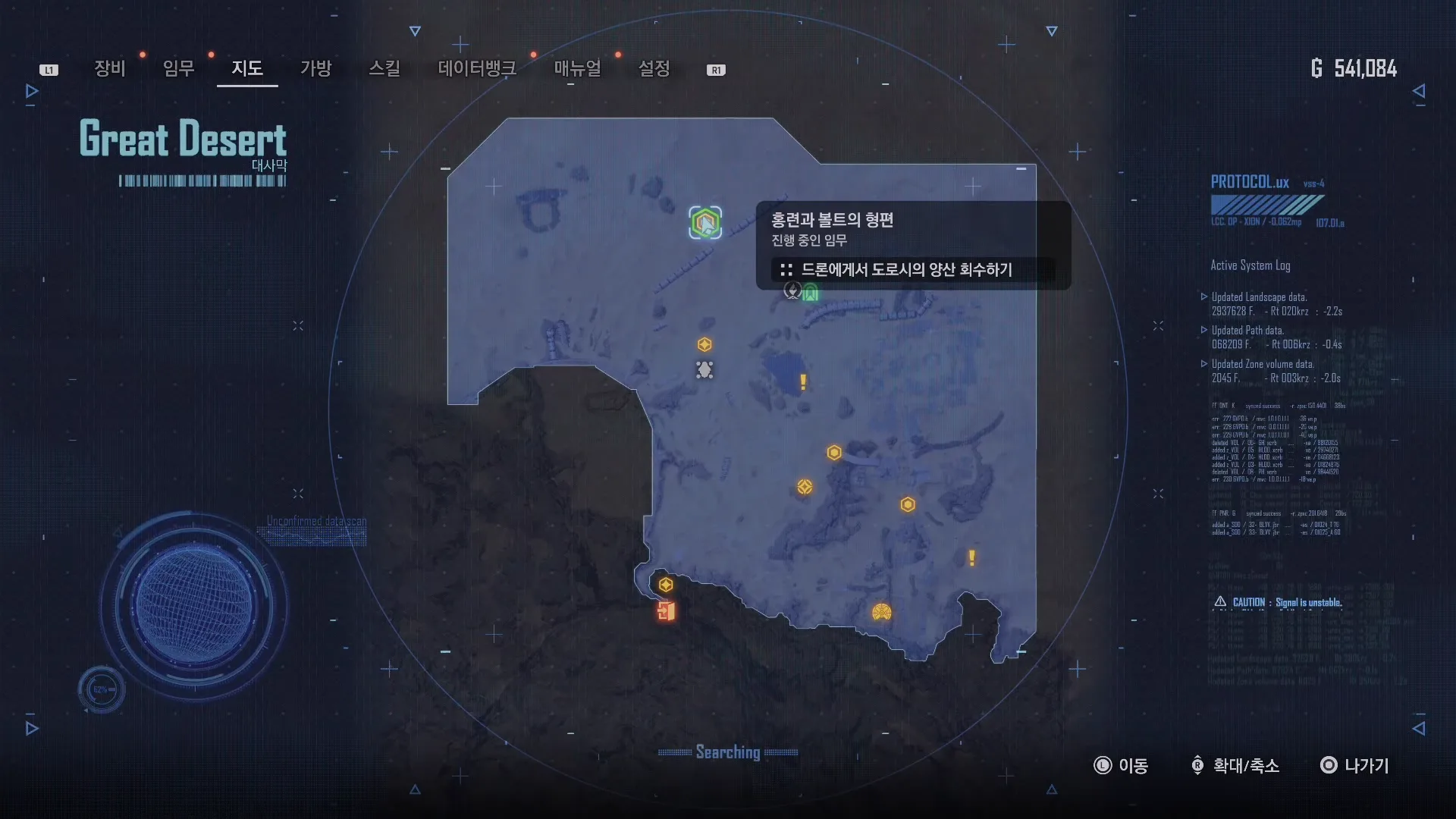Open the 임무 tab

point(179,69)
